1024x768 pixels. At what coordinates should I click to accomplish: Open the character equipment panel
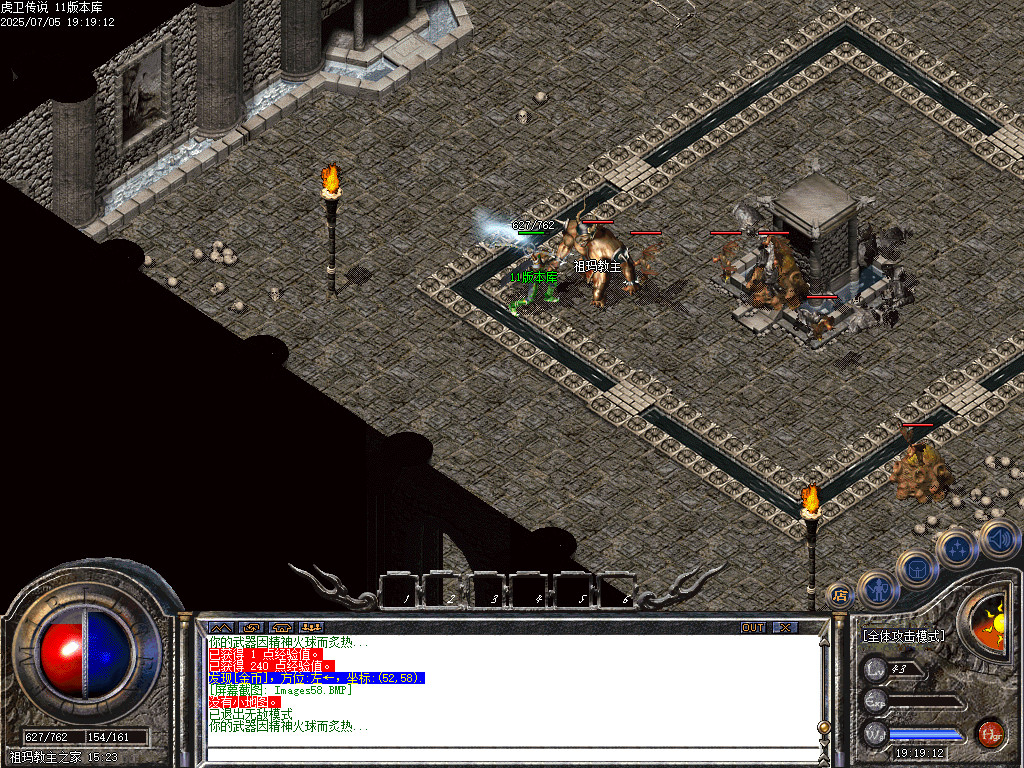[879, 589]
